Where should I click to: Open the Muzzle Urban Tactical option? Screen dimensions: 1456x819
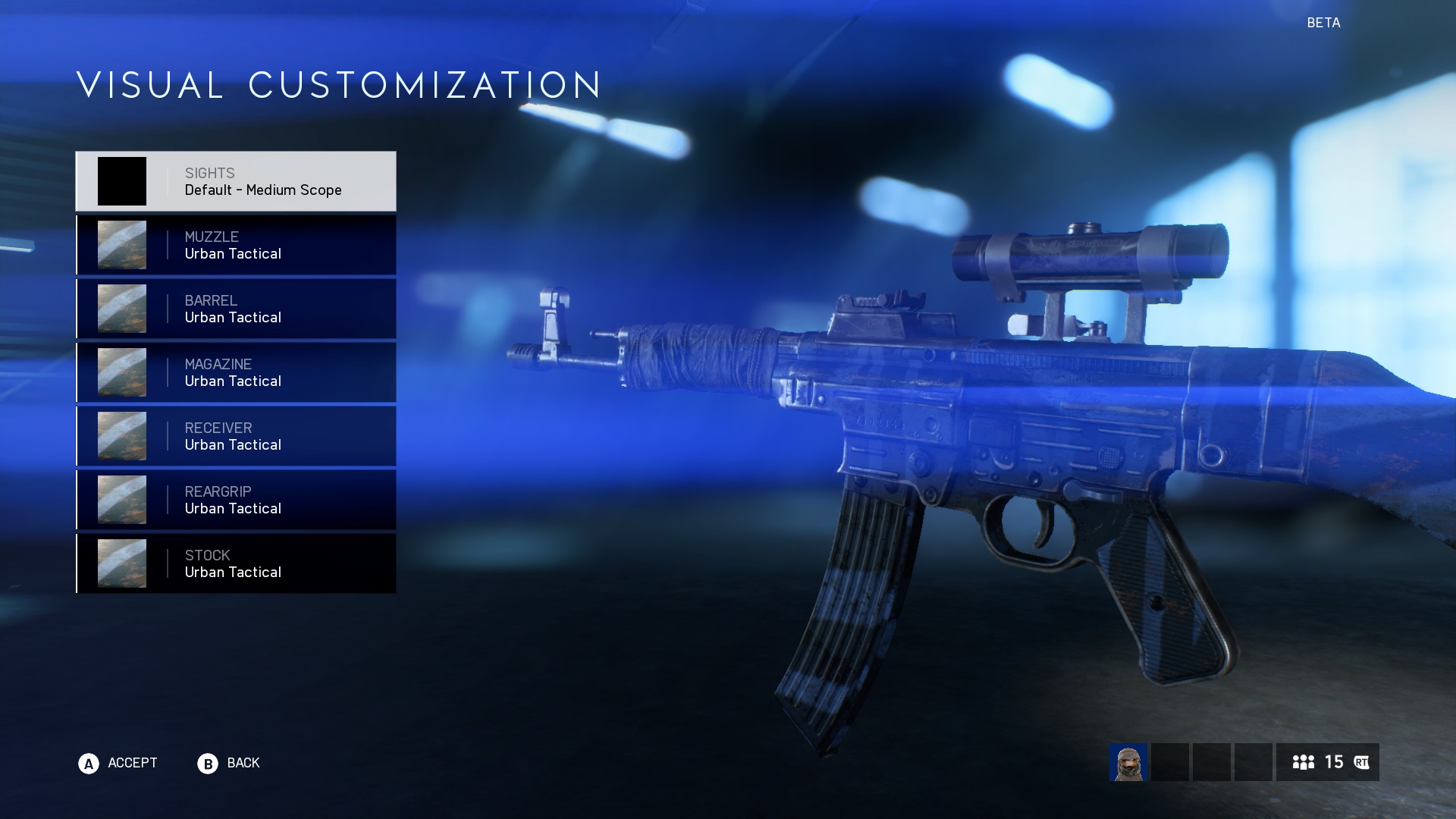pyautogui.click(x=236, y=245)
